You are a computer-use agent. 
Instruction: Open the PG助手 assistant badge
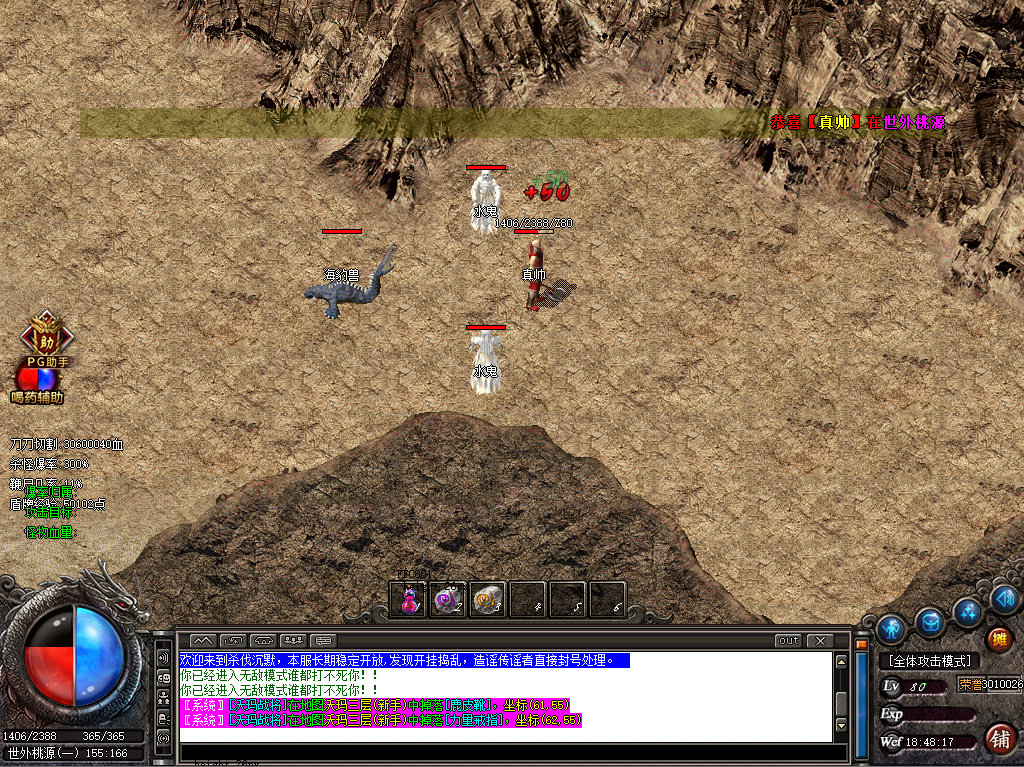click(x=42, y=334)
